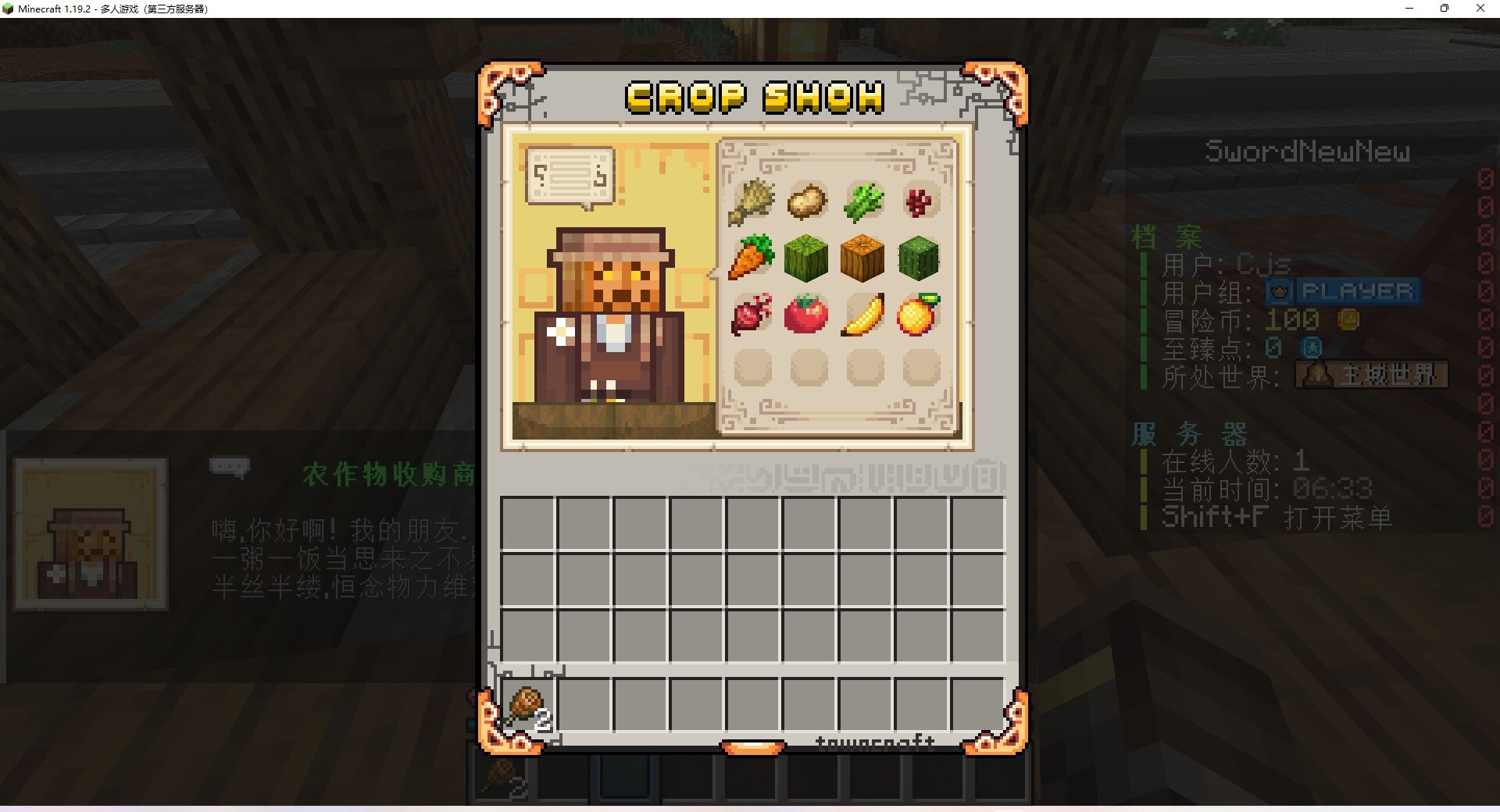1500x812 pixels.
Task: Close the Minecraft window
Action: (1480, 9)
